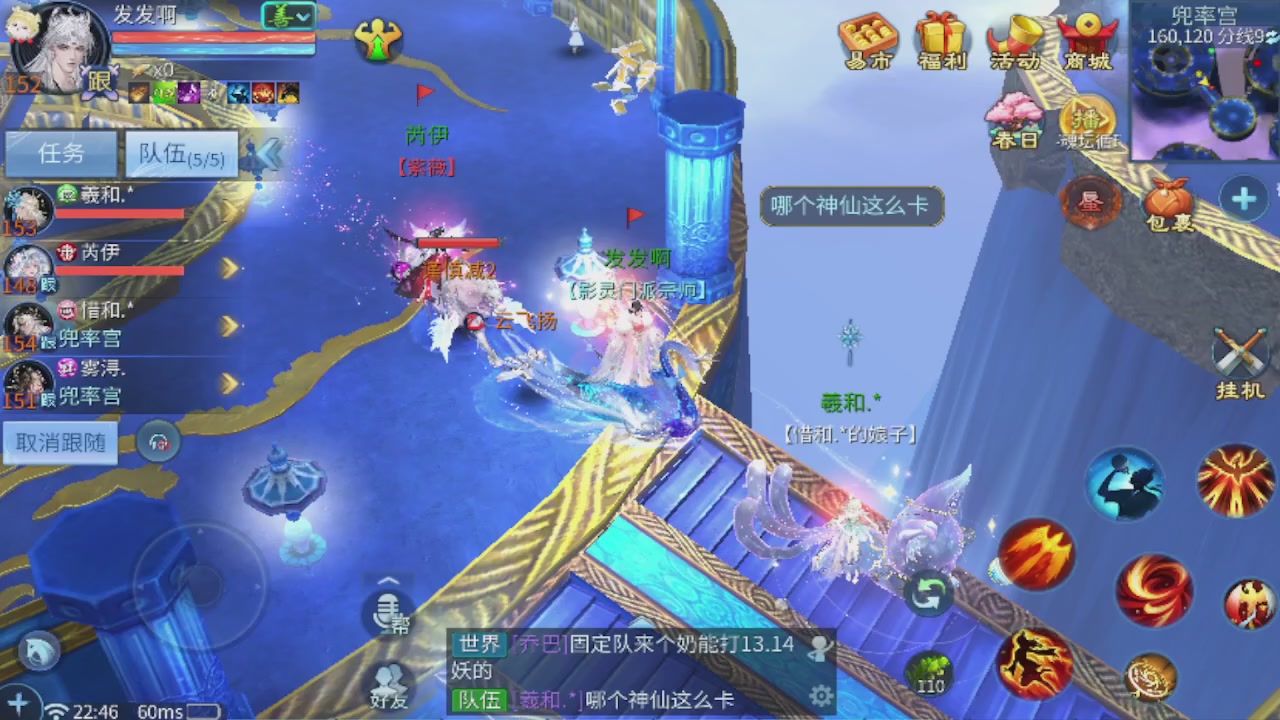Switch to the 任务 tab

(x=60, y=155)
